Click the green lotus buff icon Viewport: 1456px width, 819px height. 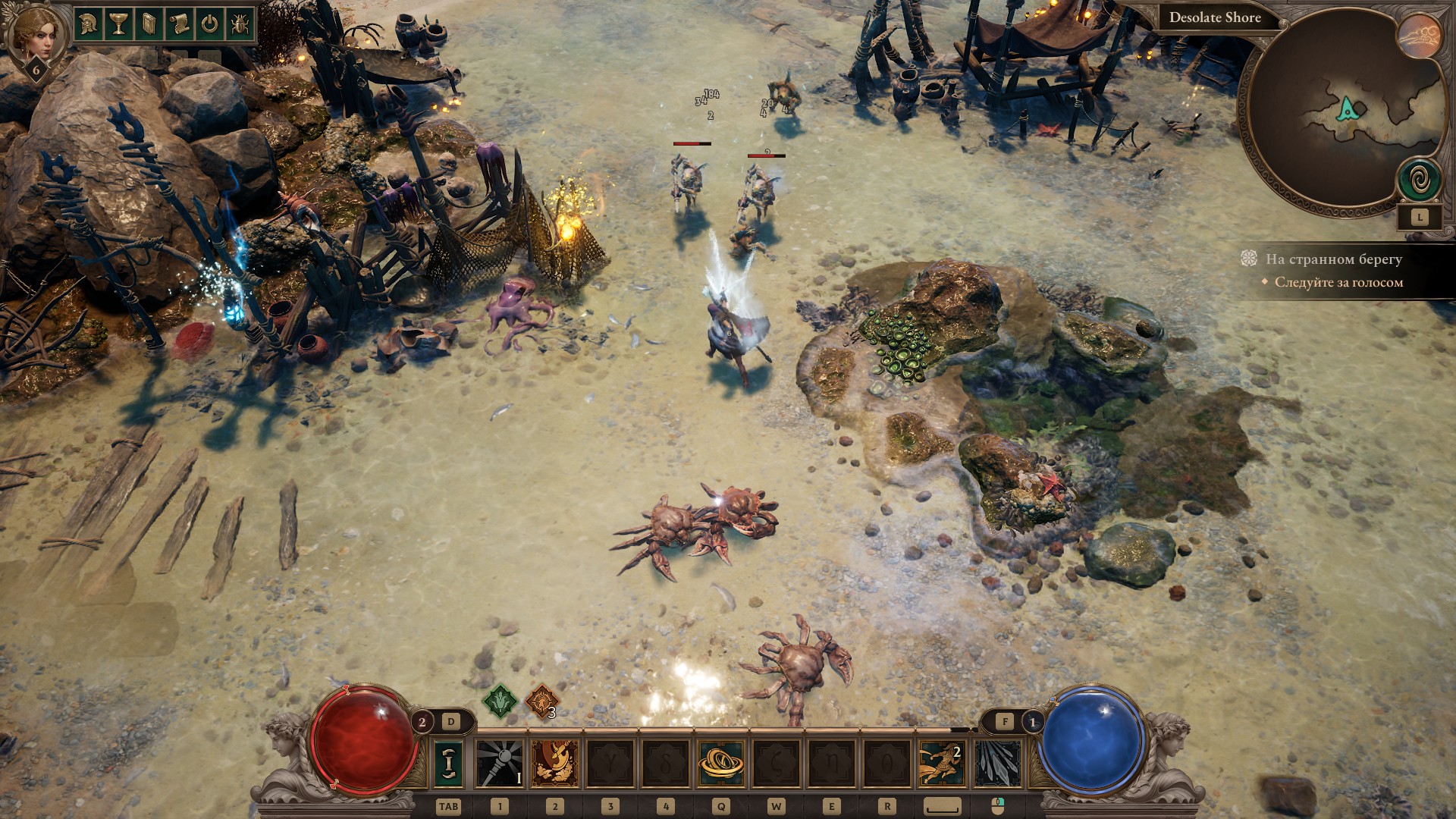pos(500,701)
